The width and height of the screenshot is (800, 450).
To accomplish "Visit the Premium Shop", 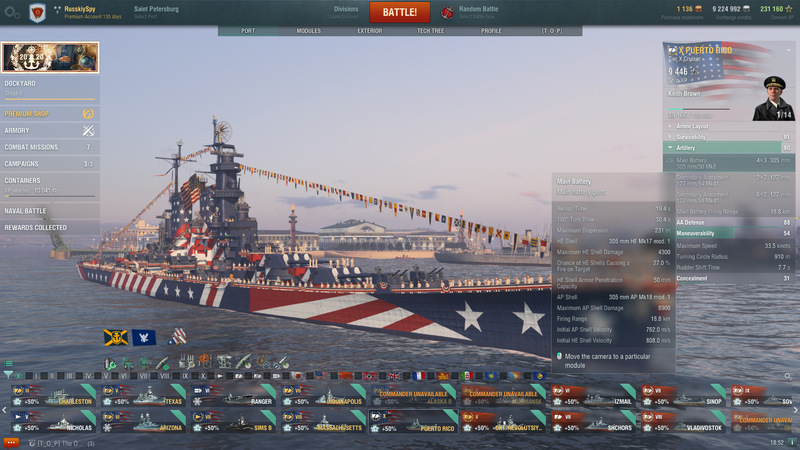I will click(48, 114).
